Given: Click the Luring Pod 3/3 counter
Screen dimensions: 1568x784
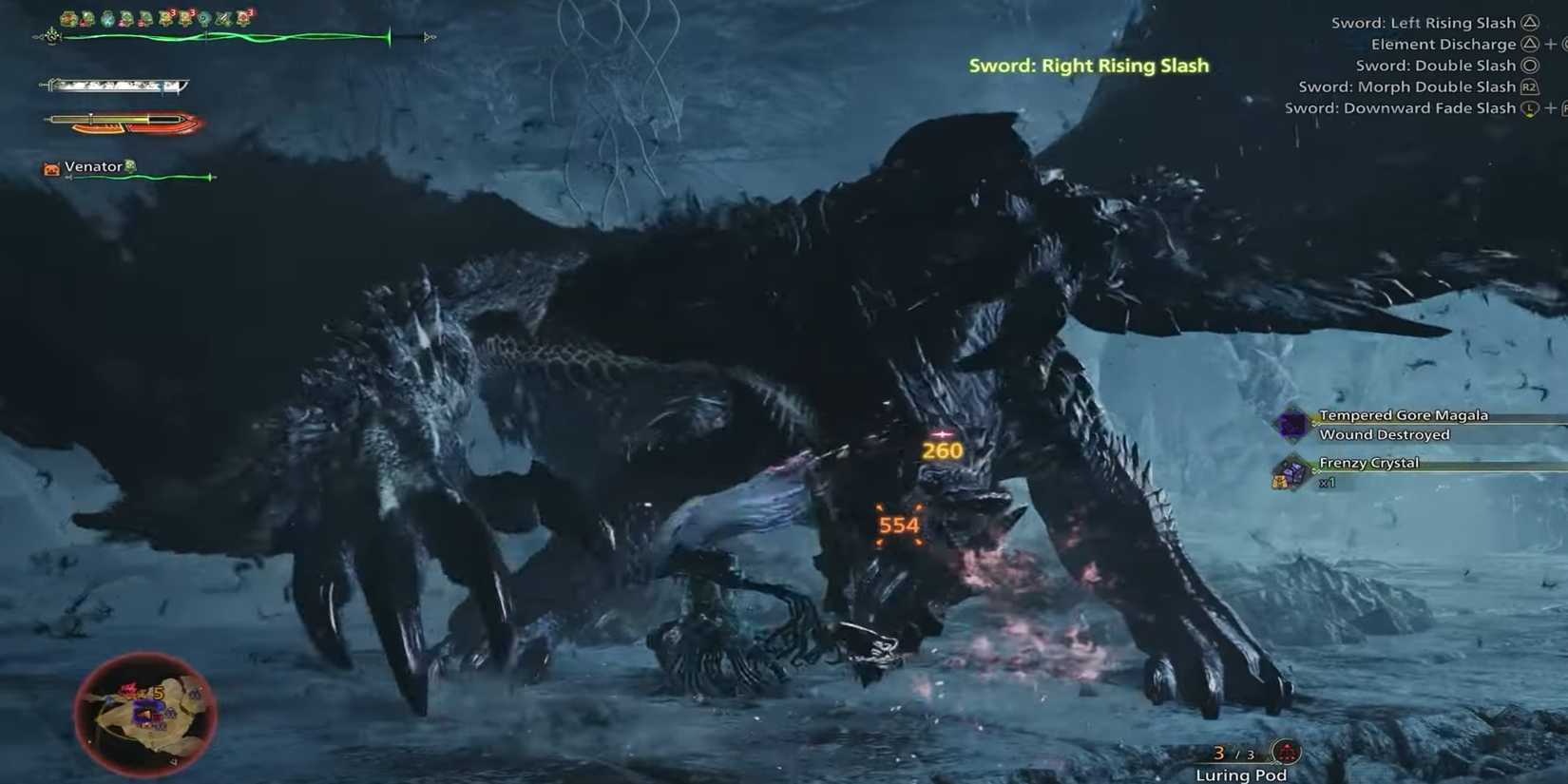Looking at the screenshot, I should (x=1231, y=752).
